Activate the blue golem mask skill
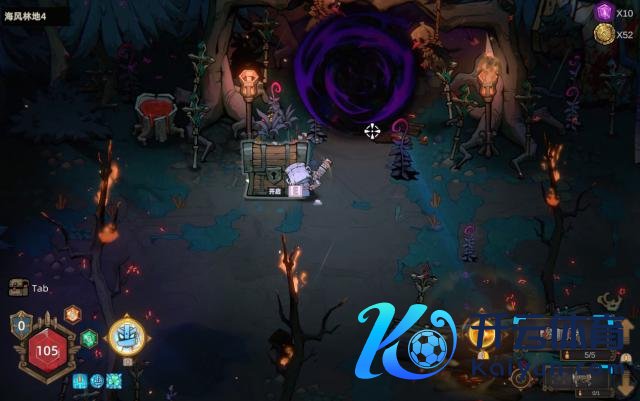Screen dimensions: 640x401 (127, 335)
